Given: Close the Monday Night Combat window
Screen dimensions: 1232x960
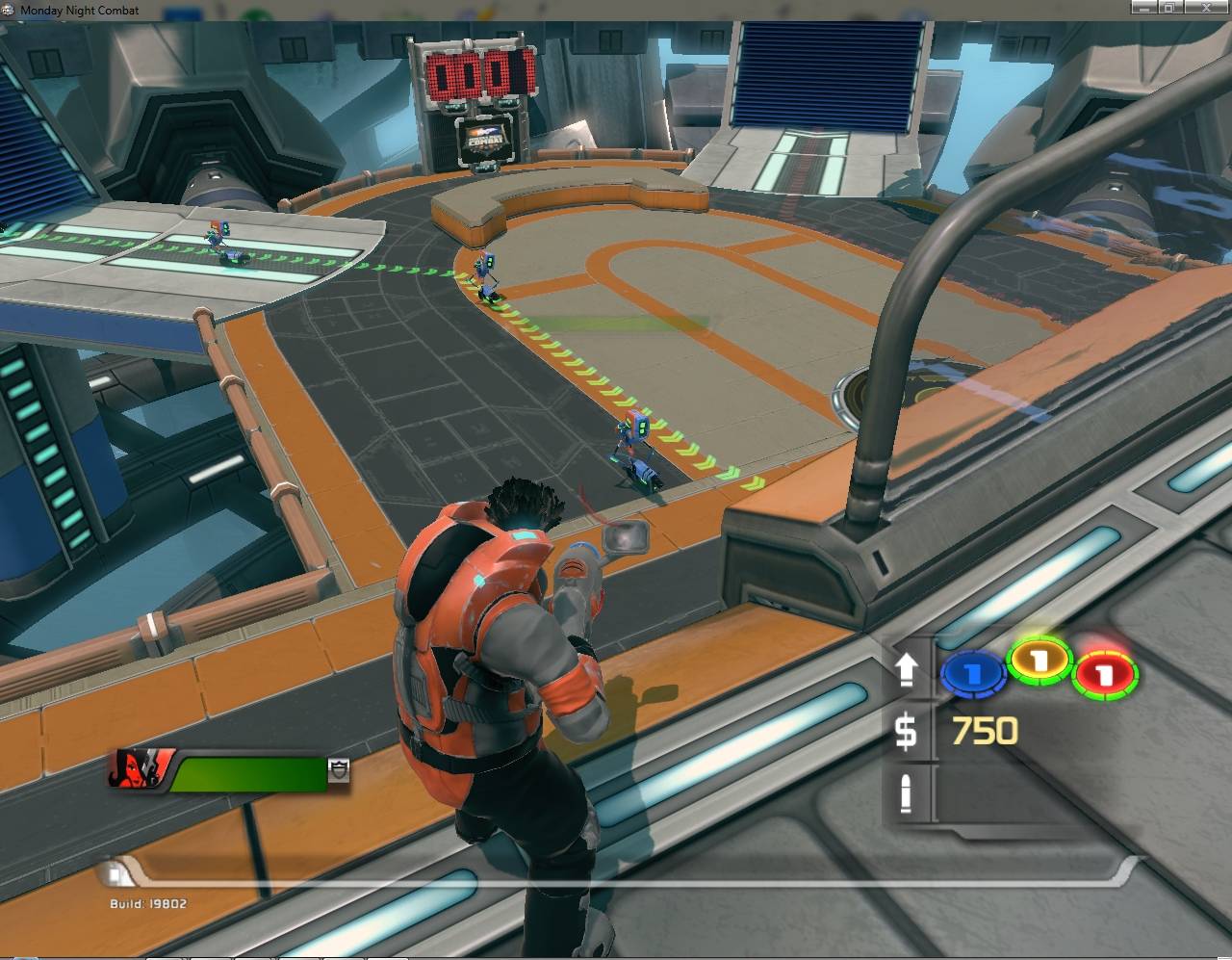Looking at the screenshot, I should pos(1206,8).
